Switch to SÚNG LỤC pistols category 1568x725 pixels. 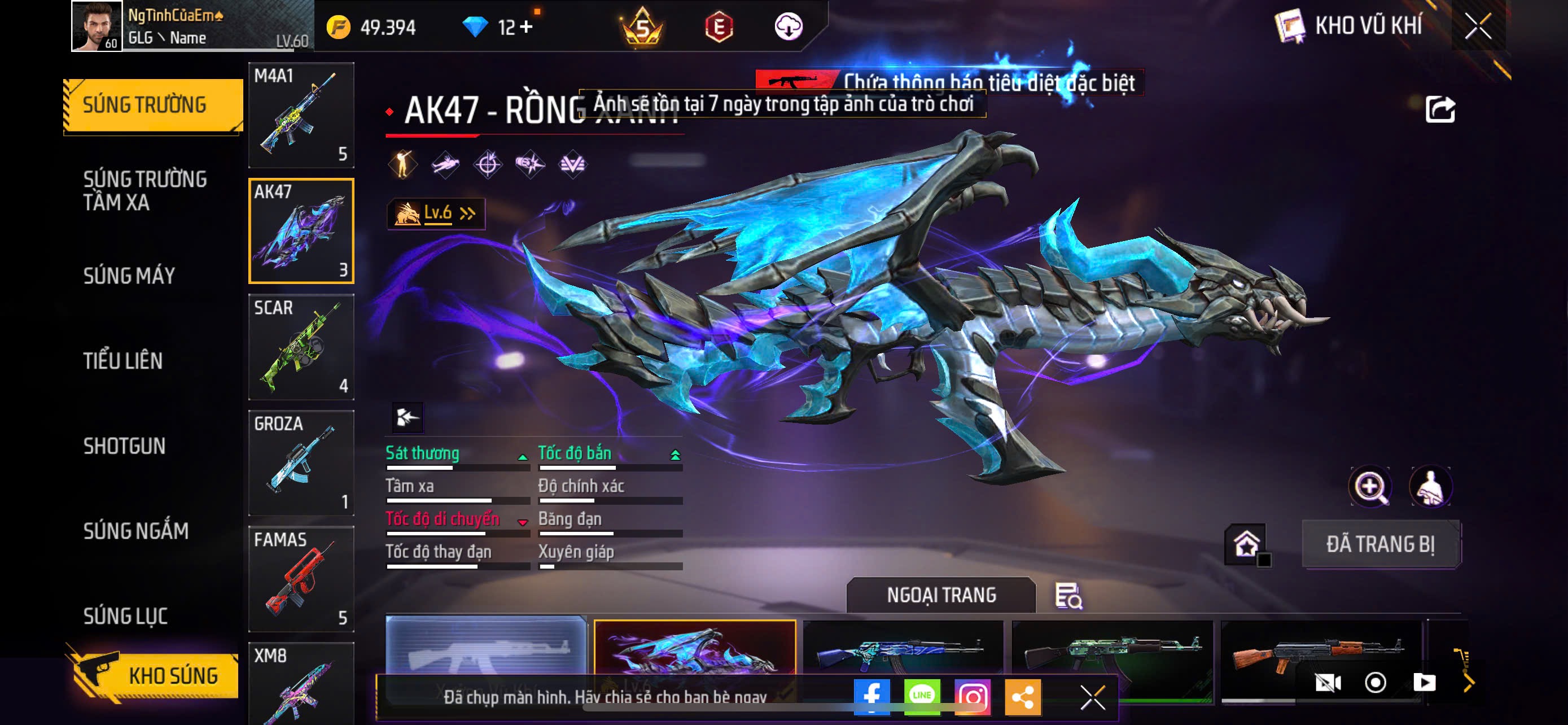pyautogui.click(x=125, y=616)
